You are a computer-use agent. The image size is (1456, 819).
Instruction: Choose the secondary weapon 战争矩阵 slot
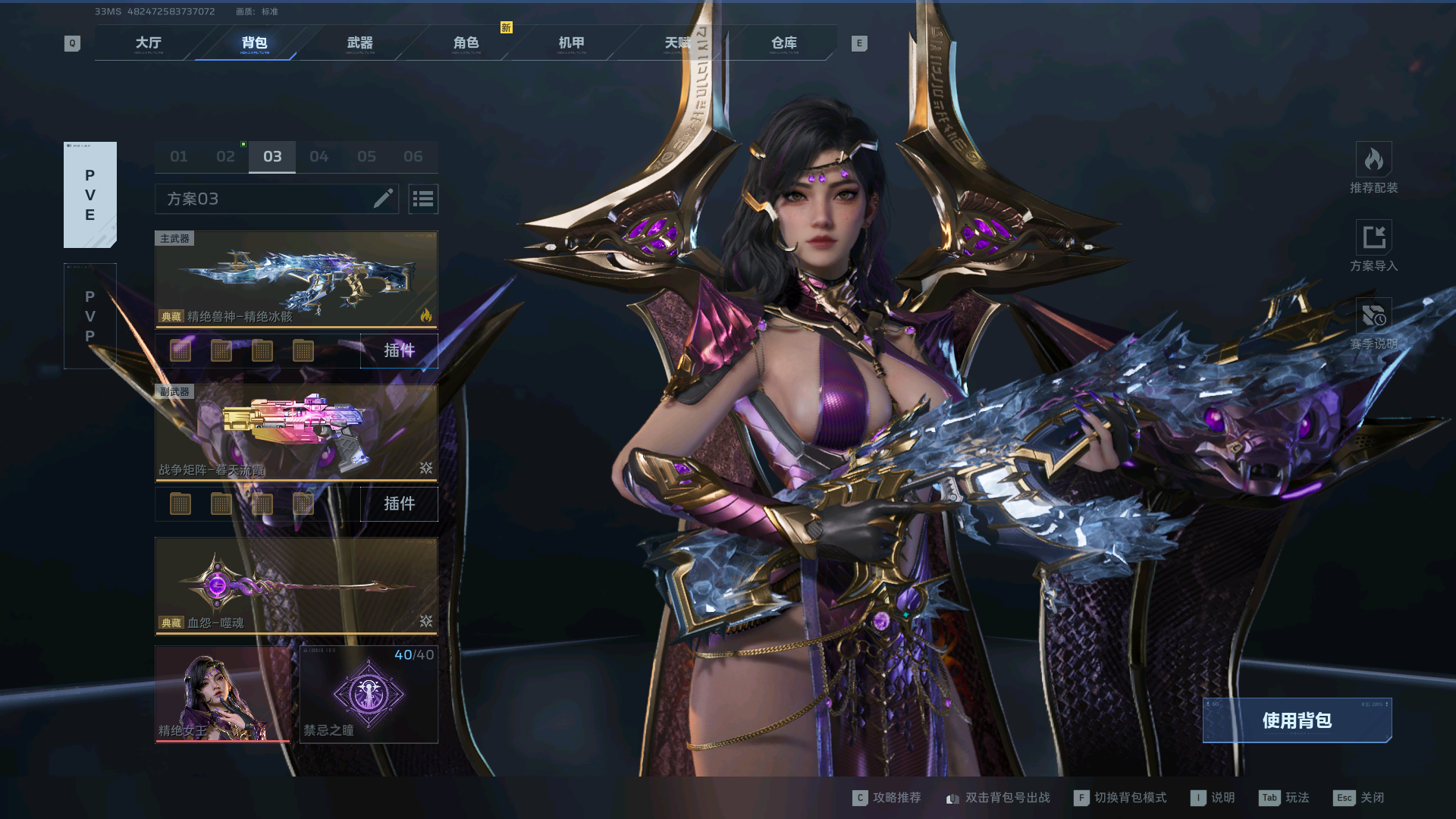296,432
